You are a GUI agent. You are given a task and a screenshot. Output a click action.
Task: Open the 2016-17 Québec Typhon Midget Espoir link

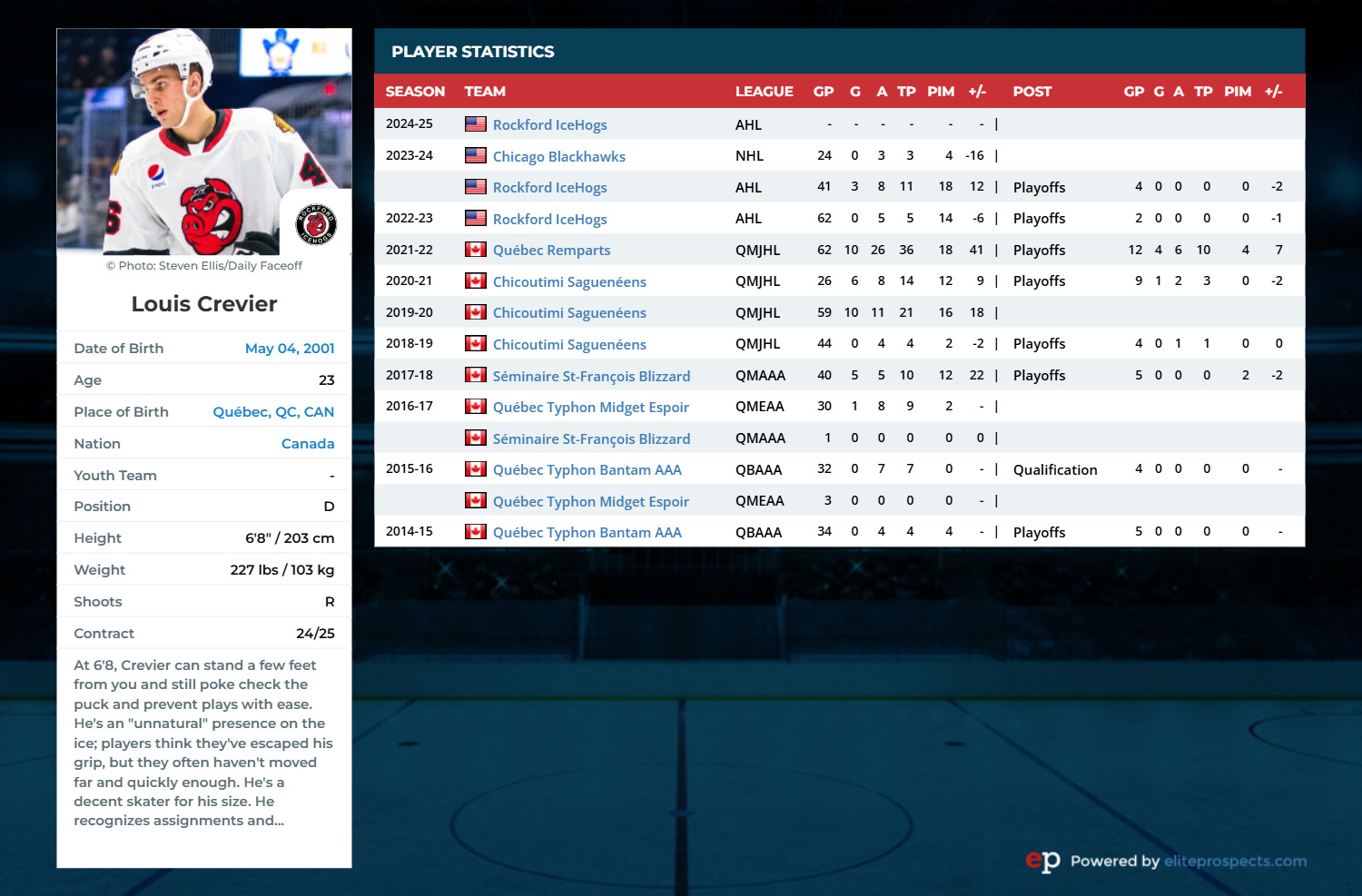[x=590, y=408]
